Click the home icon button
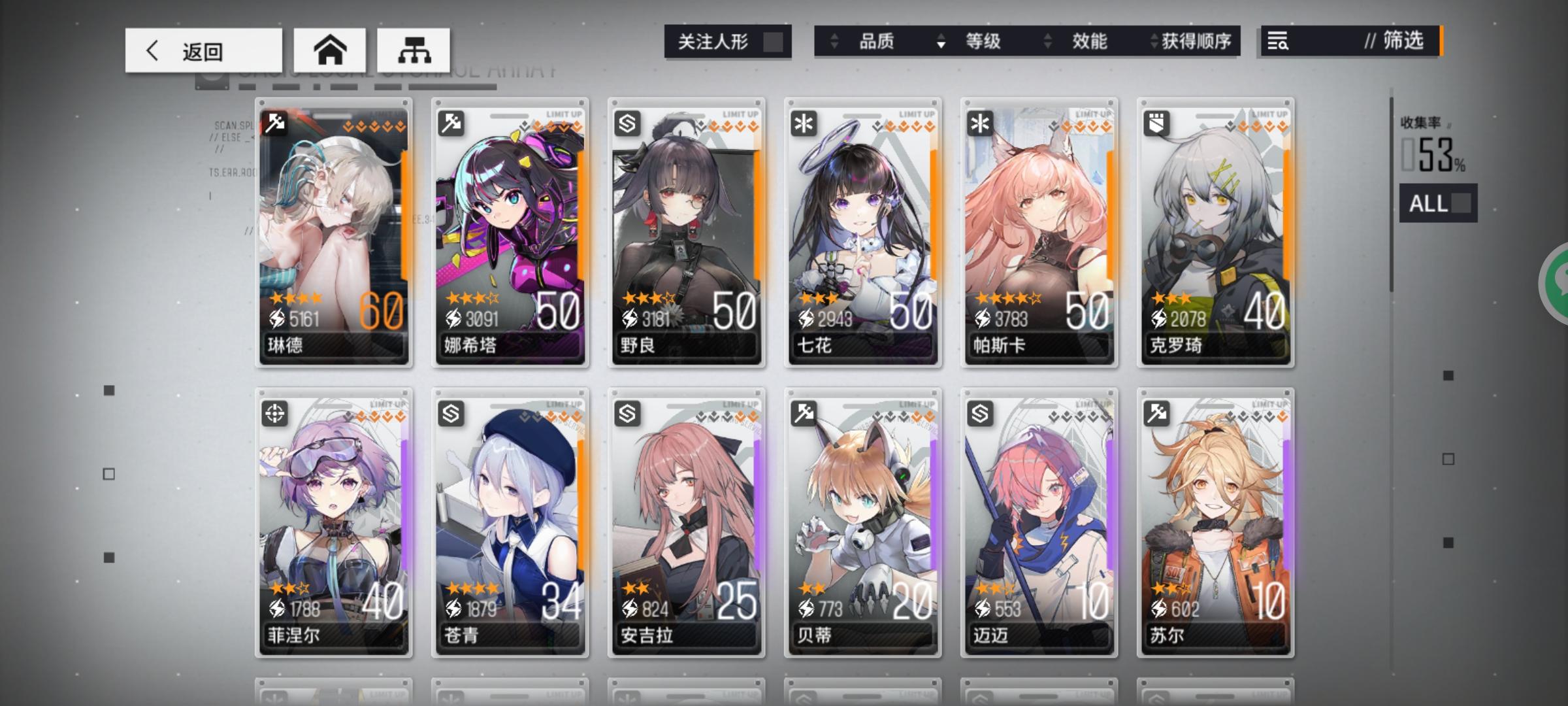 (x=331, y=50)
